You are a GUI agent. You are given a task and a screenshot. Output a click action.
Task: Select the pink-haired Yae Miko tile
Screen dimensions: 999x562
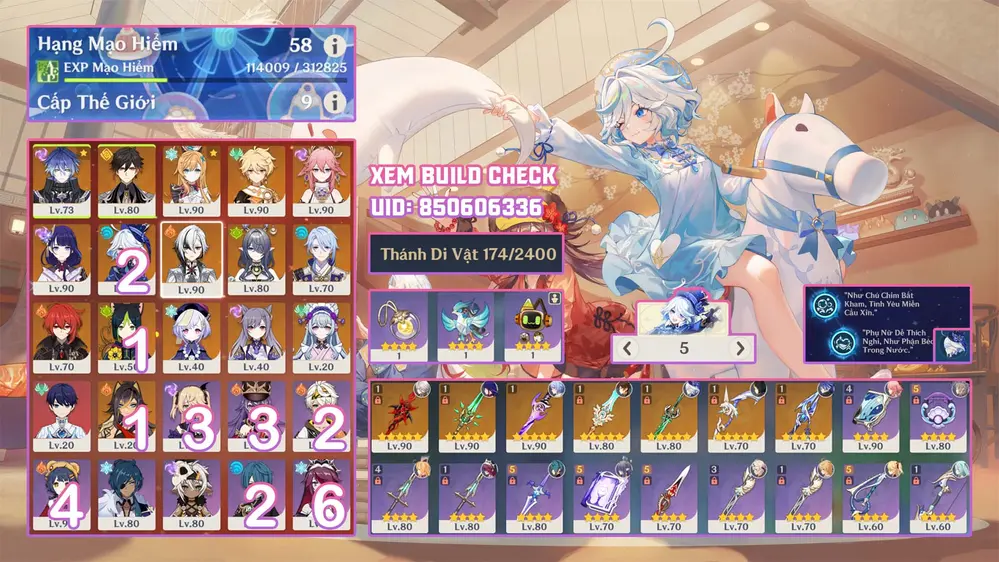coord(320,179)
